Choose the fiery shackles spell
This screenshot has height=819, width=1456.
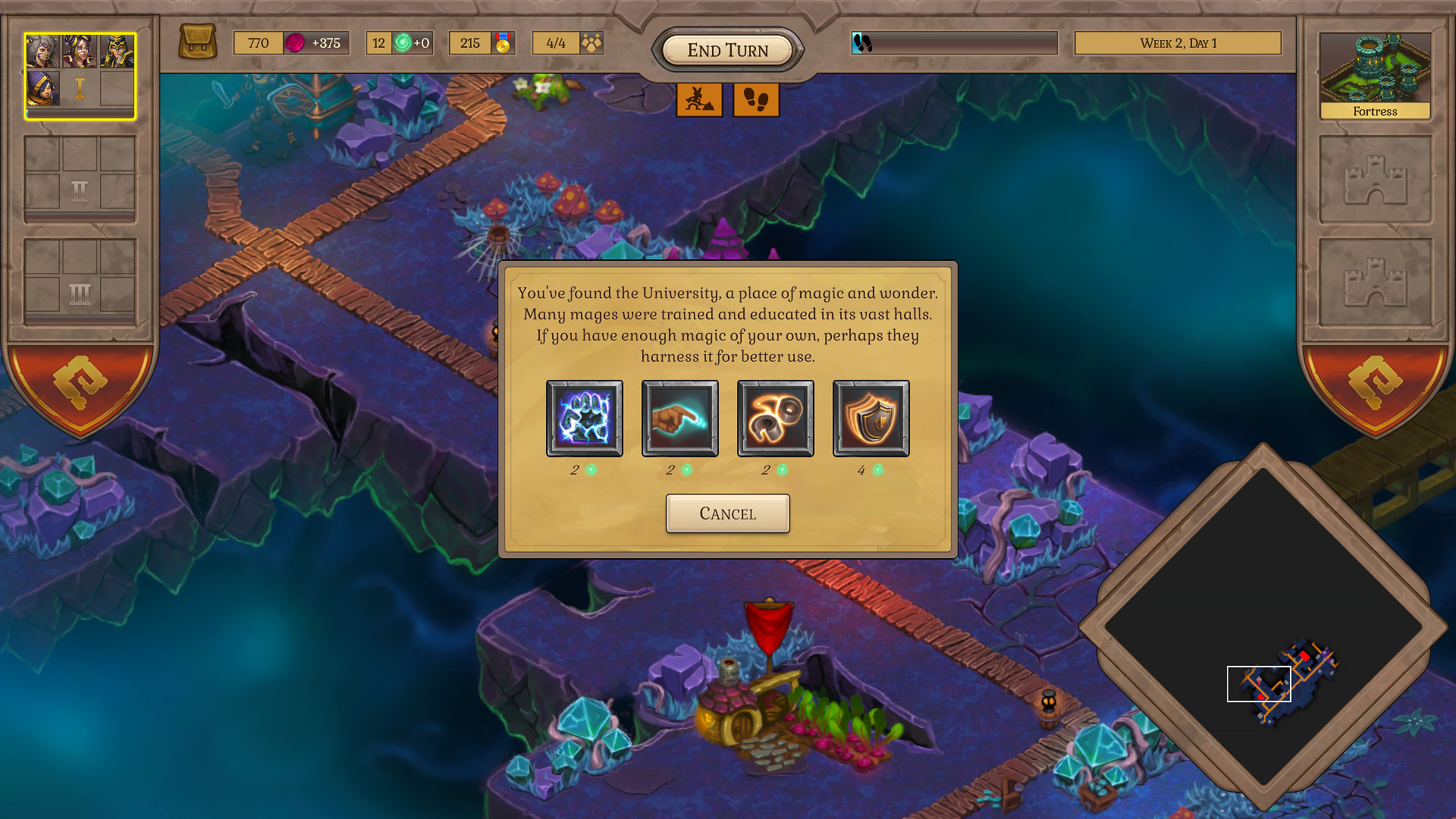click(x=775, y=418)
